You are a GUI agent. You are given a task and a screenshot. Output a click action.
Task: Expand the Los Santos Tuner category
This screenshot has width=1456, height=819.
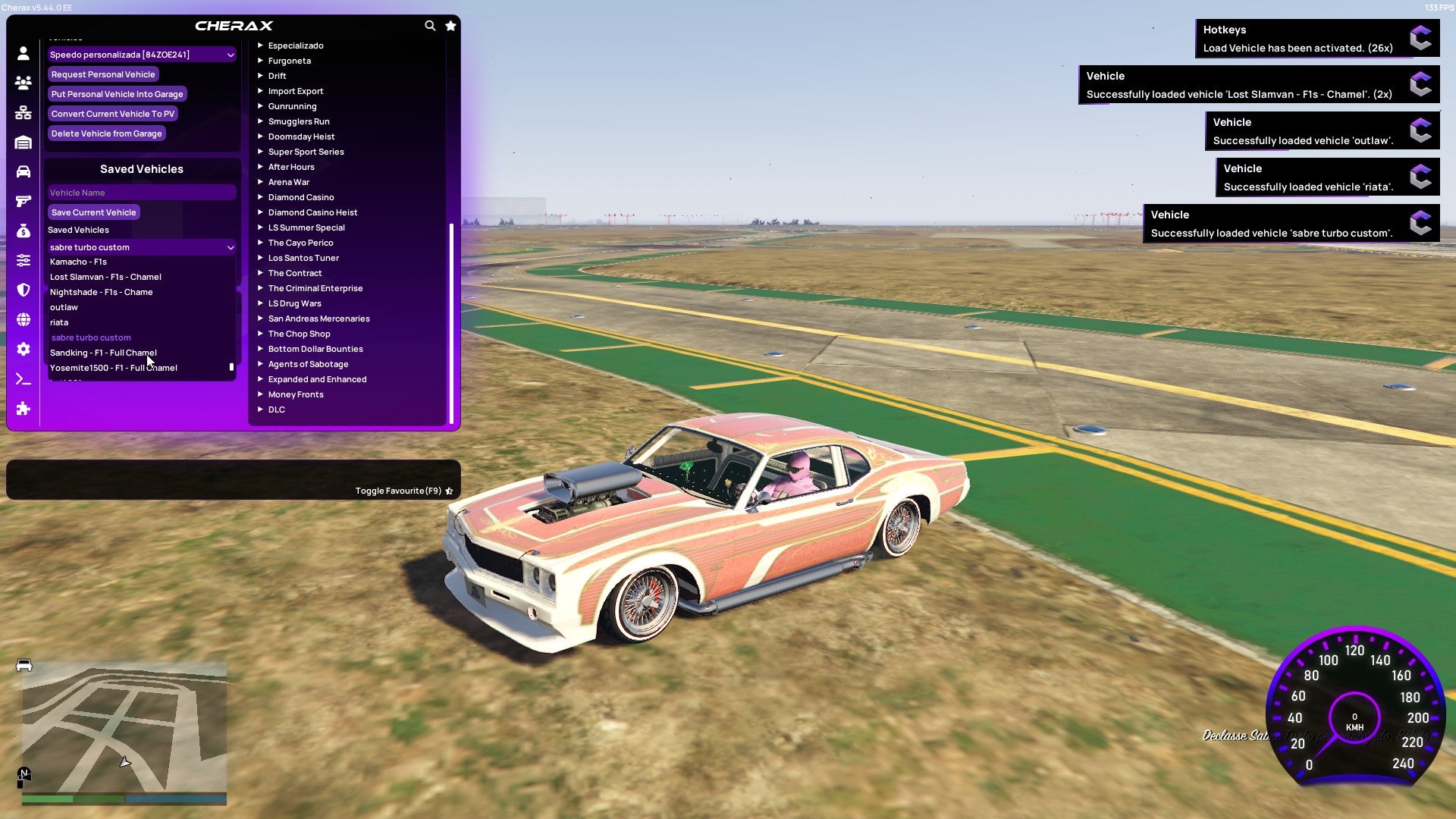[303, 258]
